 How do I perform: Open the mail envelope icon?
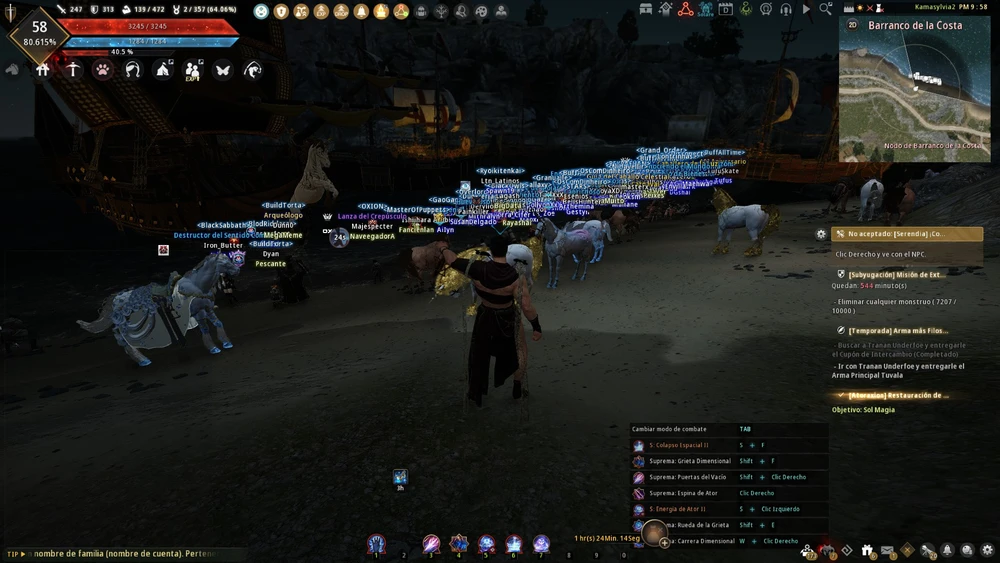[x=887, y=550]
